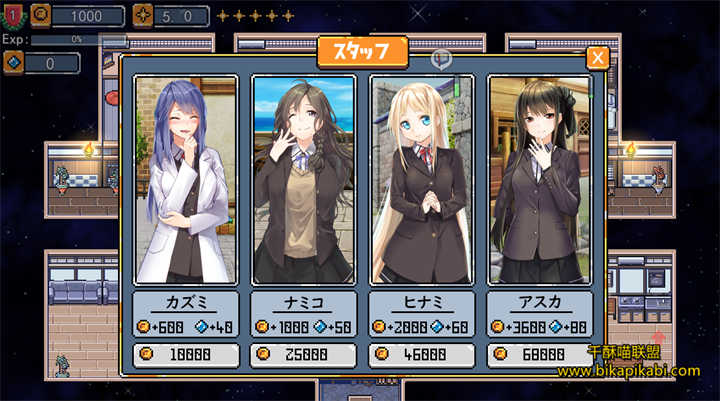Select Kazumi's blue-haired staff portrait card
The image size is (720, 401).
click(x=185, y=180)
